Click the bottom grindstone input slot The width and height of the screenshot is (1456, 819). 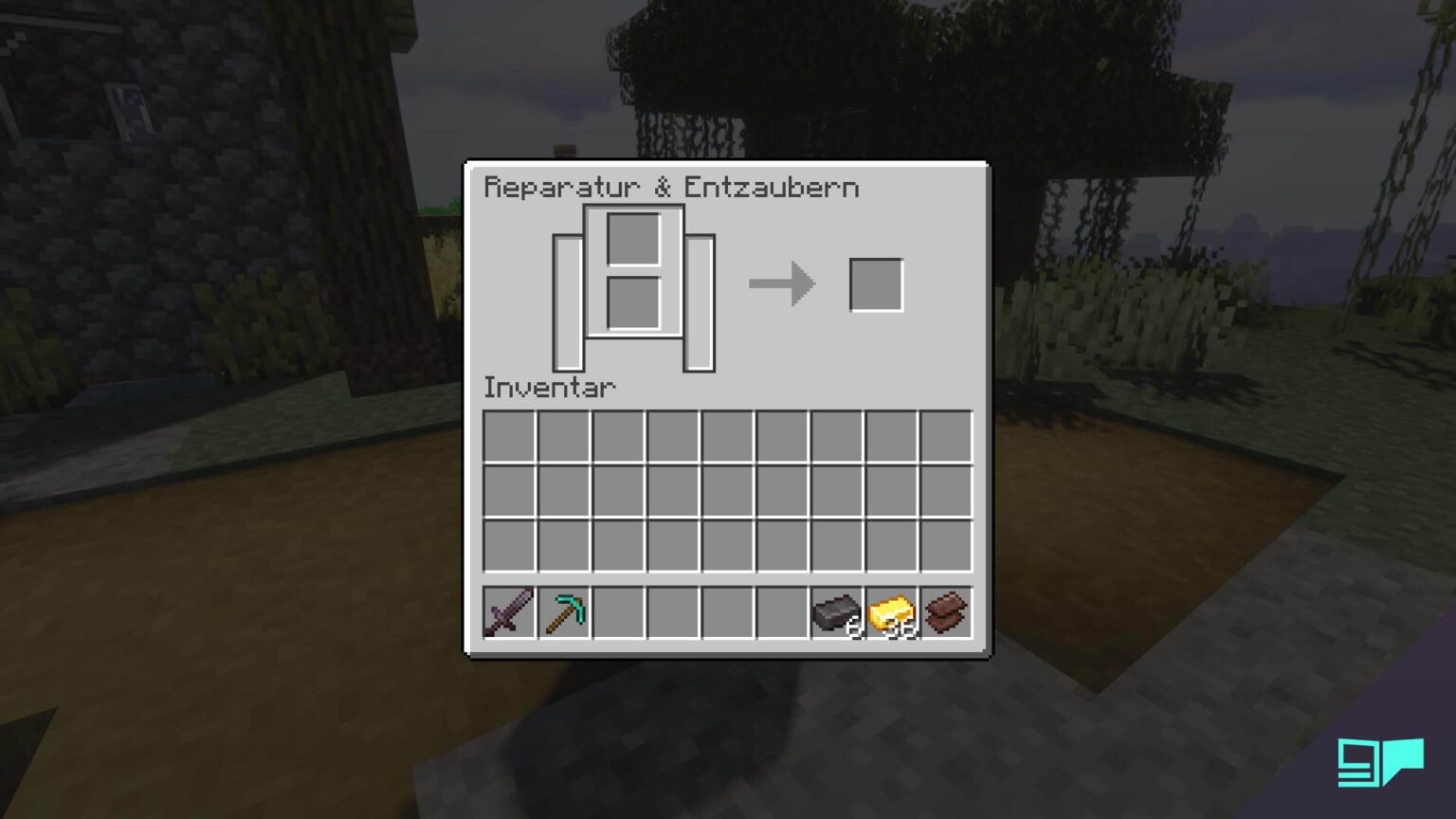pos(633,300)
